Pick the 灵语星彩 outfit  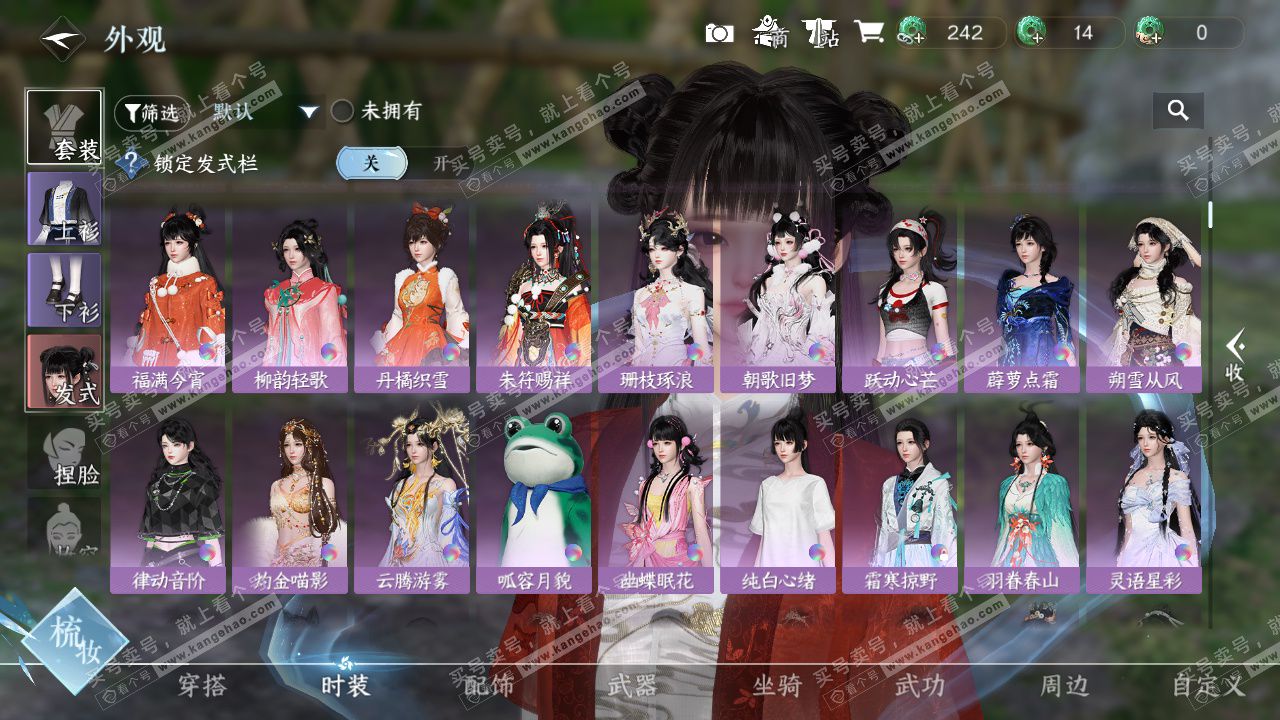[1144, 498]
